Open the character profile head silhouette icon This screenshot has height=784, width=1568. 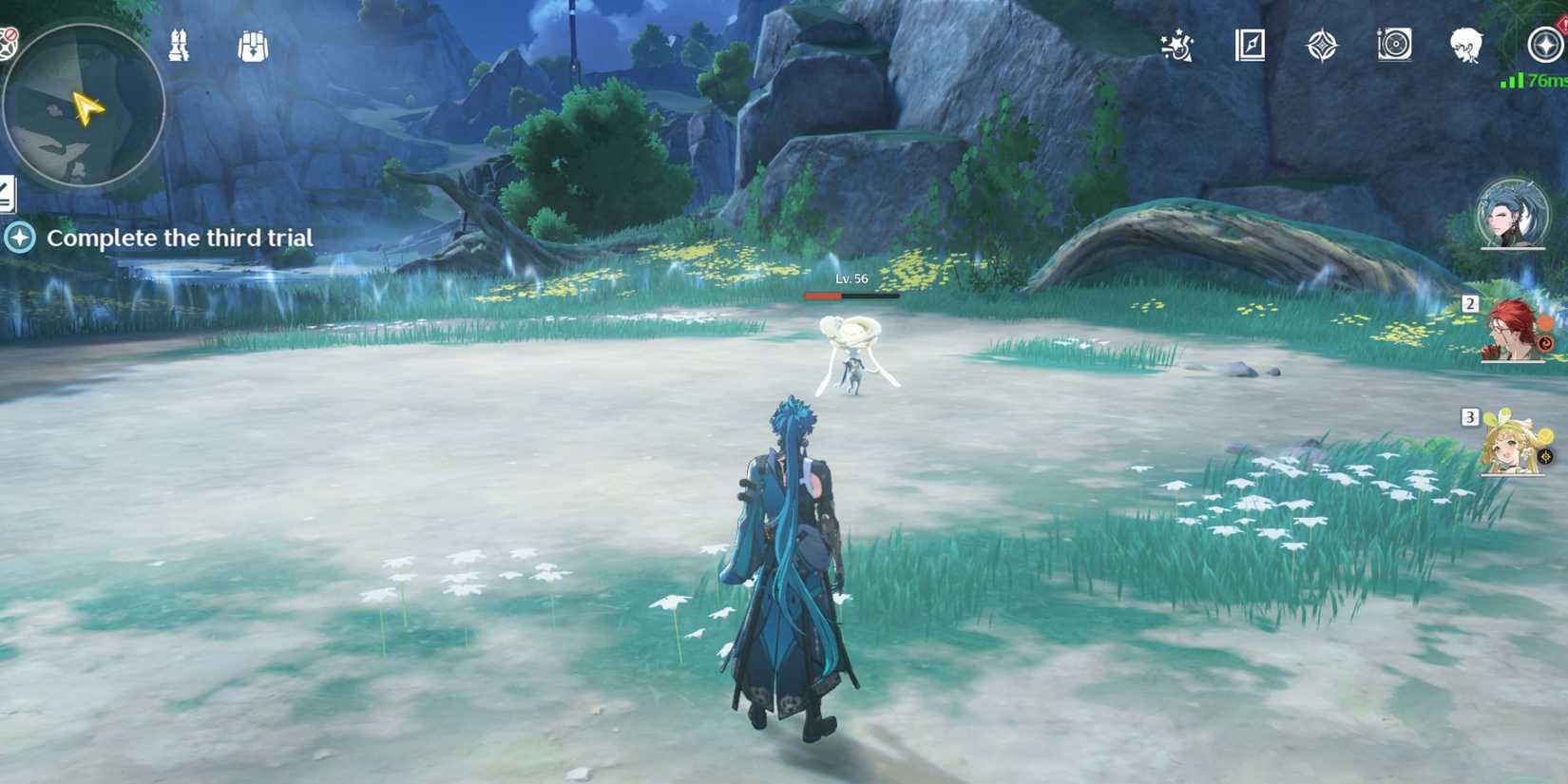(1464, 45)
